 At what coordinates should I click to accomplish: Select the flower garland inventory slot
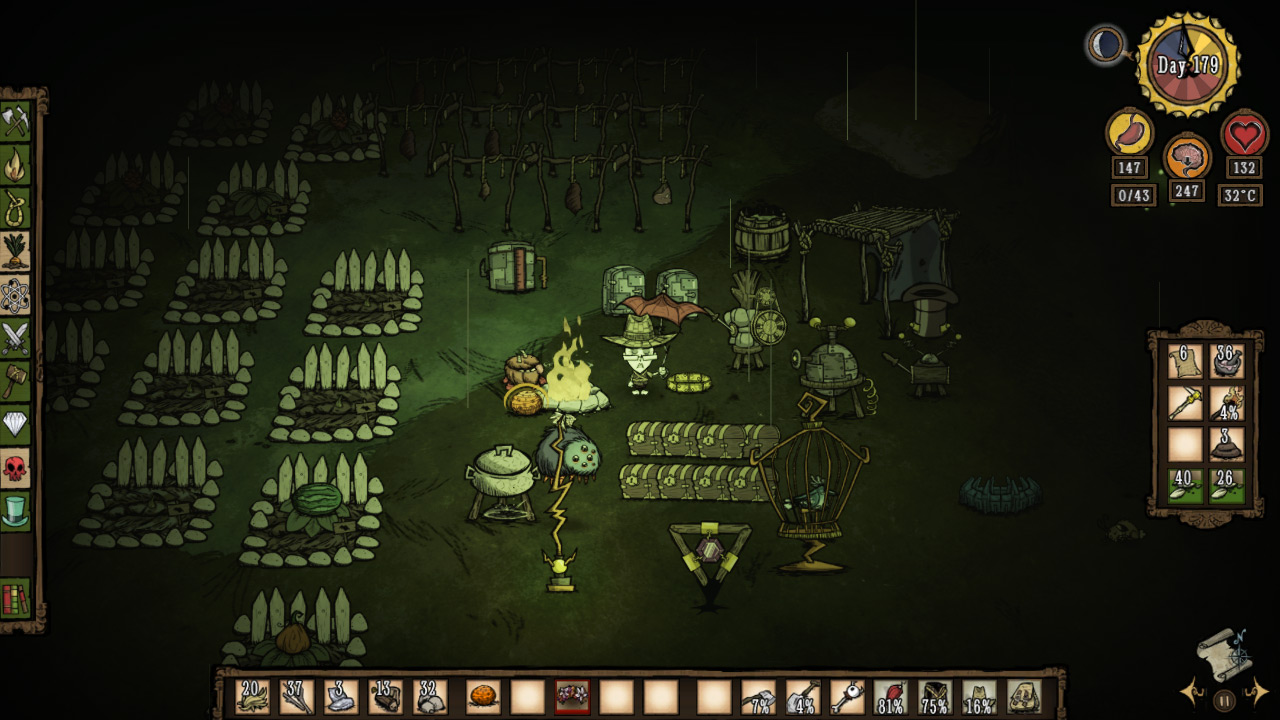pyautogui.click(x=573, y=697)
